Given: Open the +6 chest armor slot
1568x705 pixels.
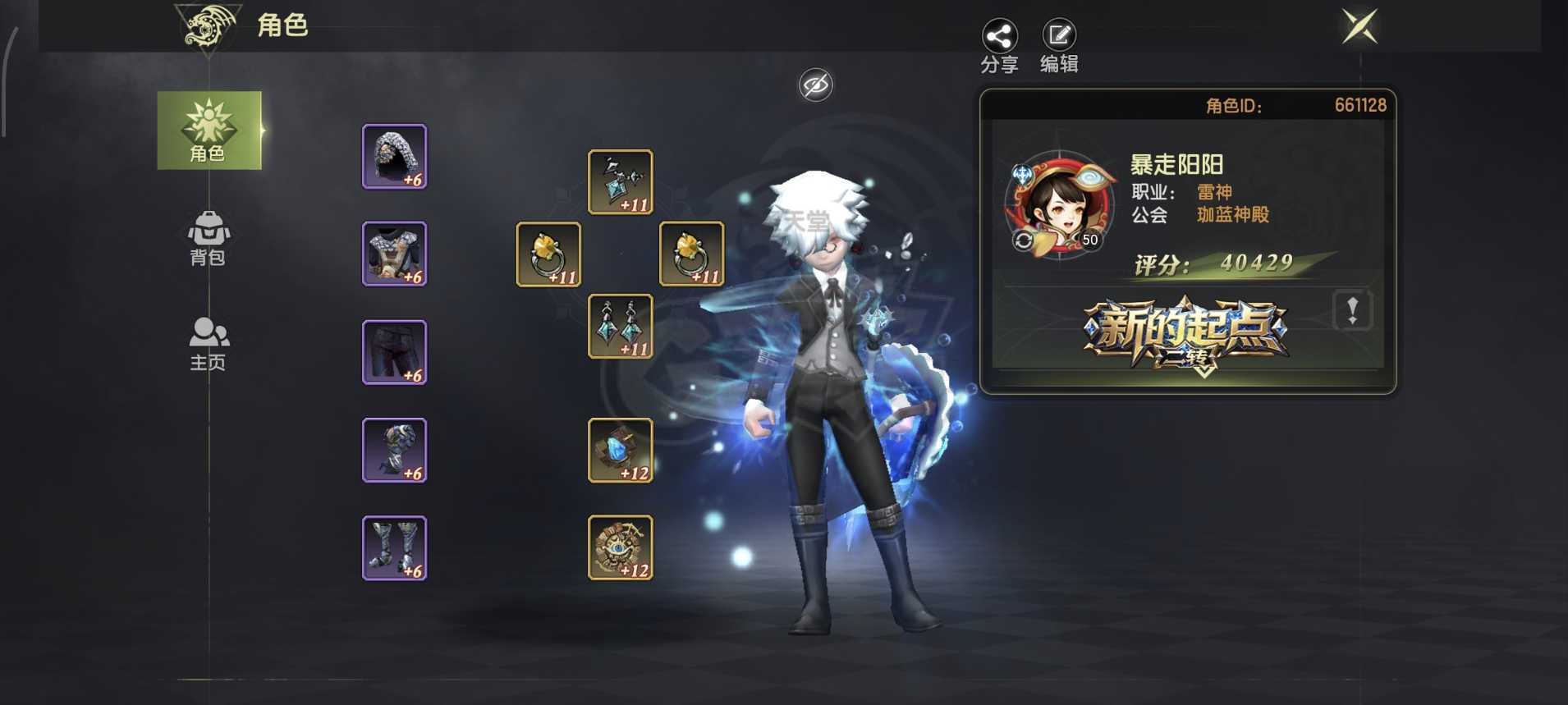Looking at the screenshot, I should [394, 254].
